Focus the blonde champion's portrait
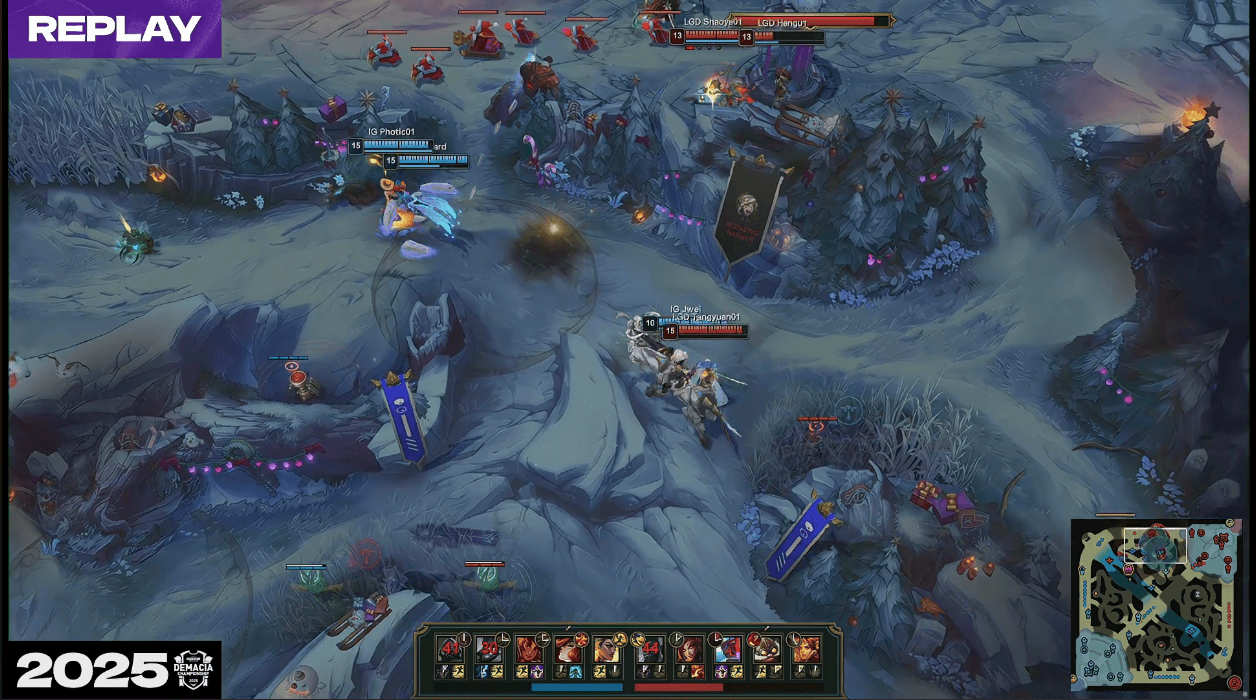 pyautogui.click(x=607, y=647)
